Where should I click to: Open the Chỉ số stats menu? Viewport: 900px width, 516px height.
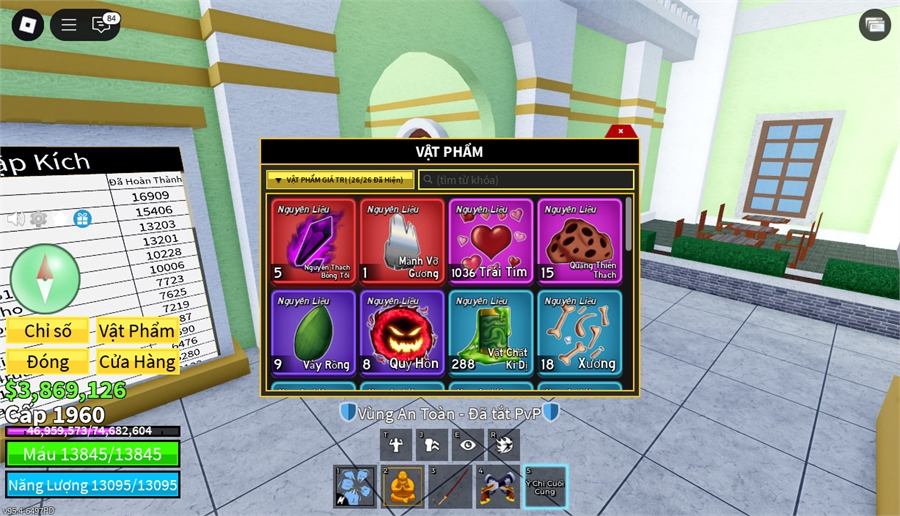coord(48,331)
